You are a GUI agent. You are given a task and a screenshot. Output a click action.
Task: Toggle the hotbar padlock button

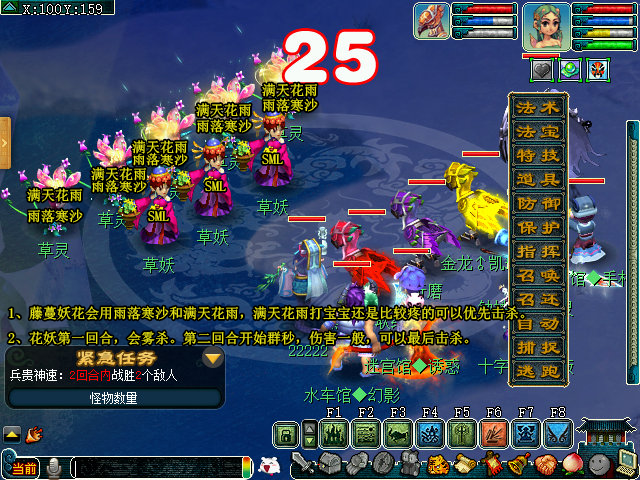tap(286, 433)
